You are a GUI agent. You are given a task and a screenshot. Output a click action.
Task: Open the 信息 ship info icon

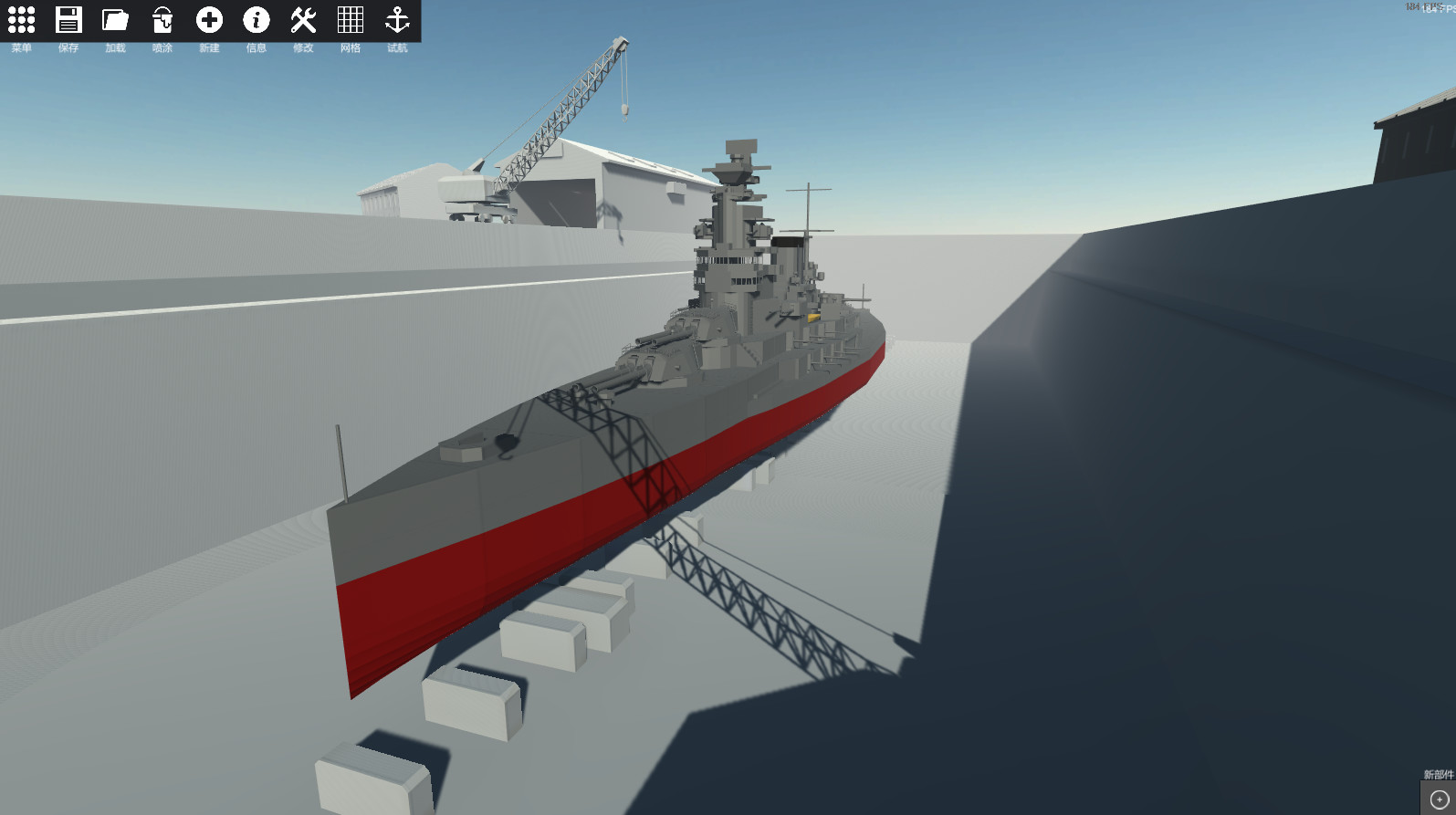257,20
